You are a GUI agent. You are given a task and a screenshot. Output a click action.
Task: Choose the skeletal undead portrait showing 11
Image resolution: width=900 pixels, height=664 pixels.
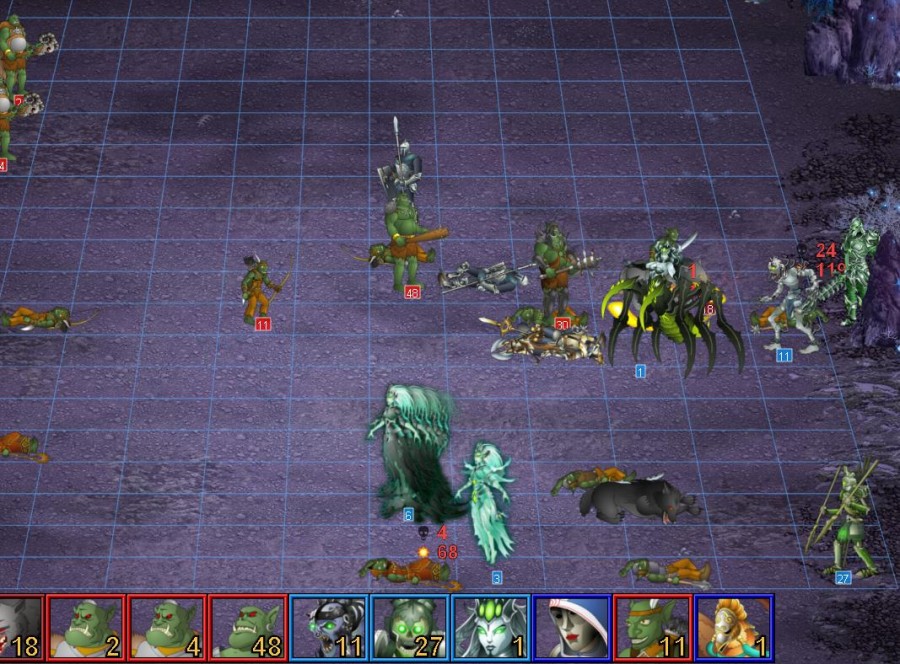tap(328, 629)
